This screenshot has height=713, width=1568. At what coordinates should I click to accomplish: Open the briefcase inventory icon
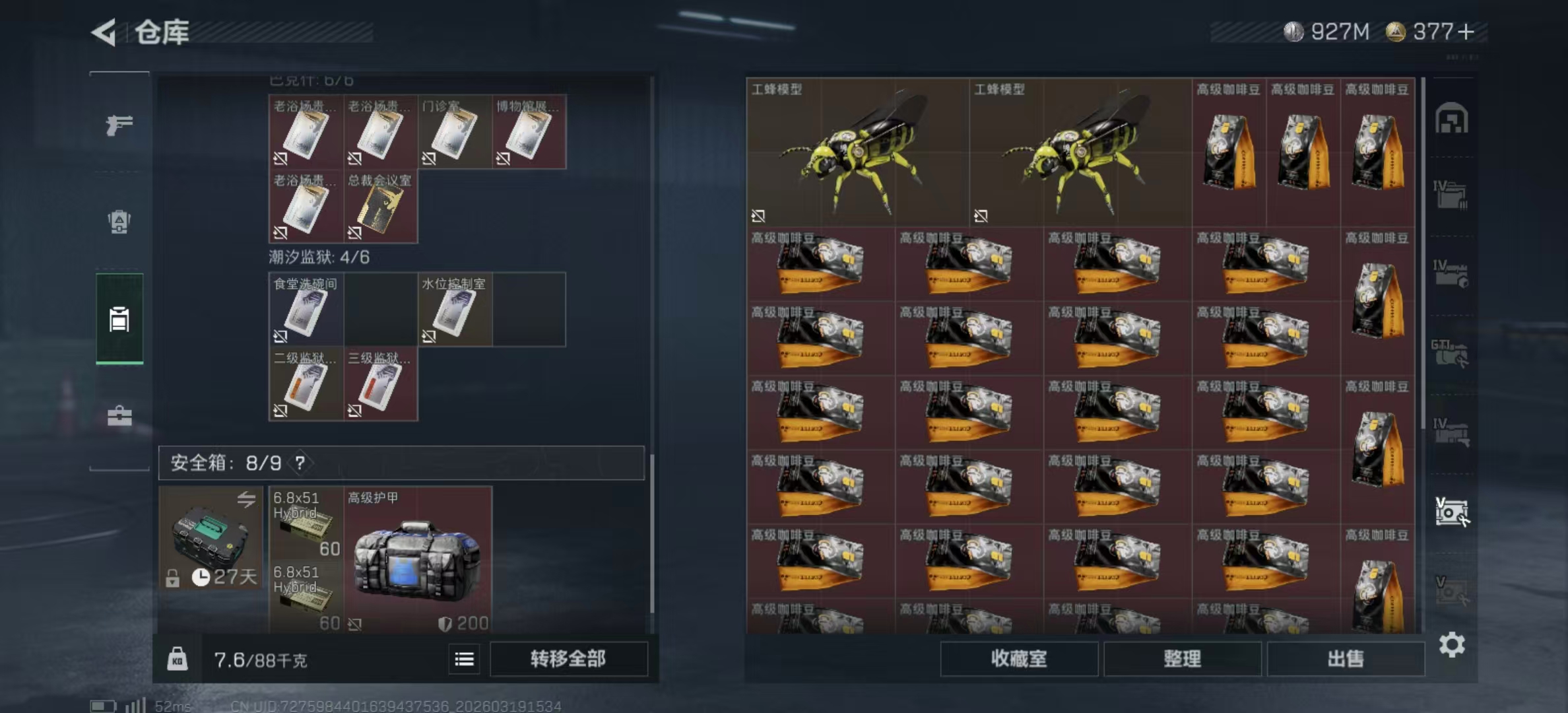click(x=119, y=416)
